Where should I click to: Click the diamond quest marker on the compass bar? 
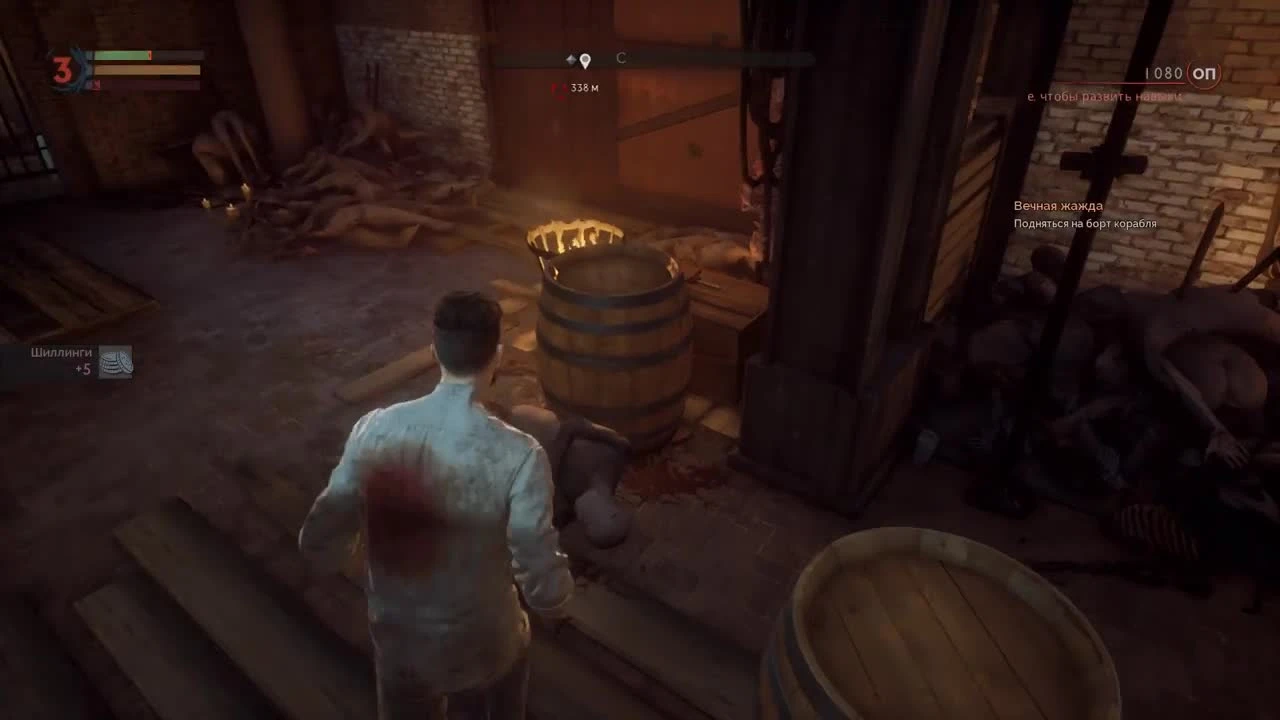tap(570, 58)
